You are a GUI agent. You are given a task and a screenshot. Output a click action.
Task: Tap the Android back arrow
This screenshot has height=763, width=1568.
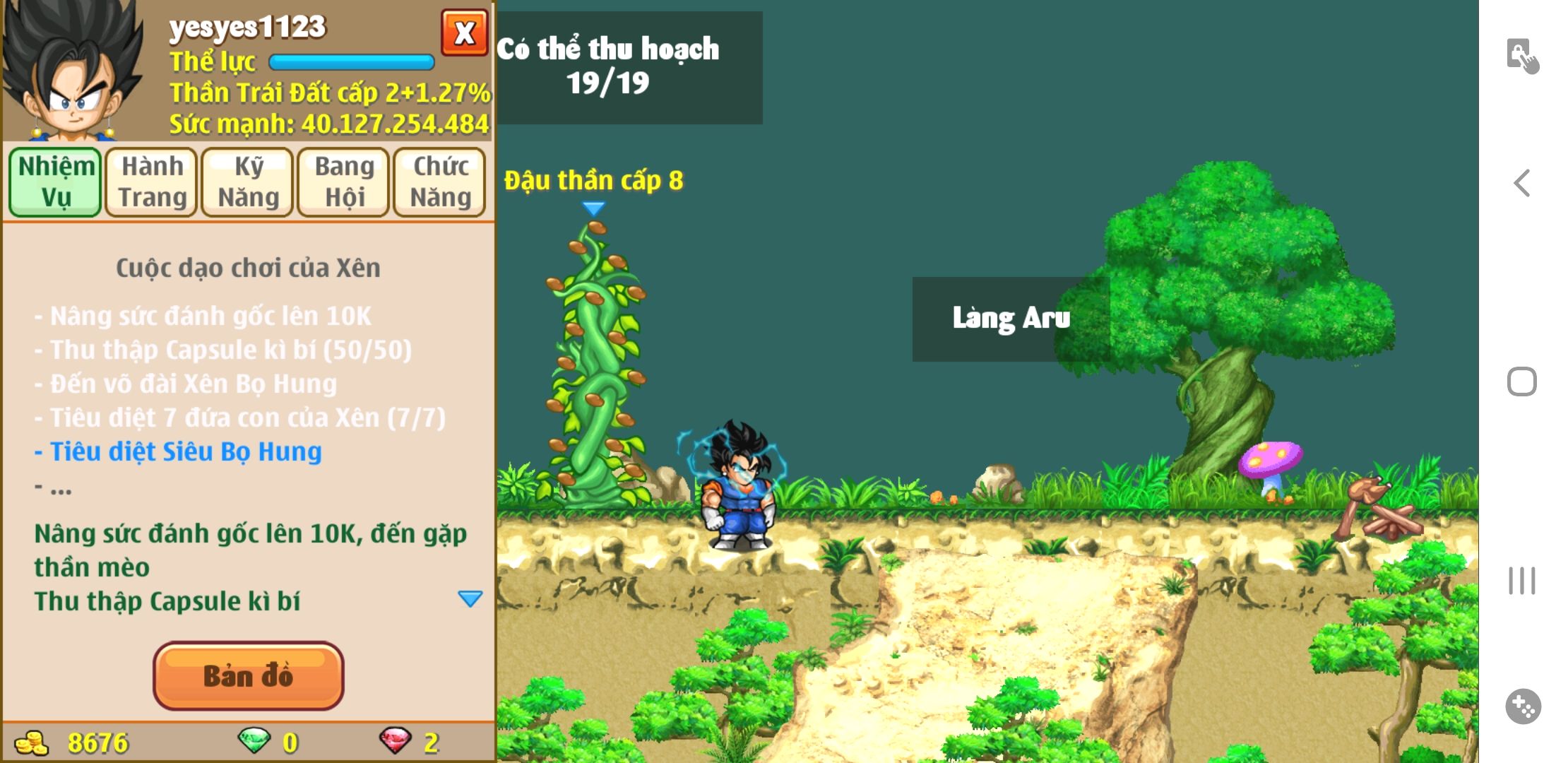1522,183
